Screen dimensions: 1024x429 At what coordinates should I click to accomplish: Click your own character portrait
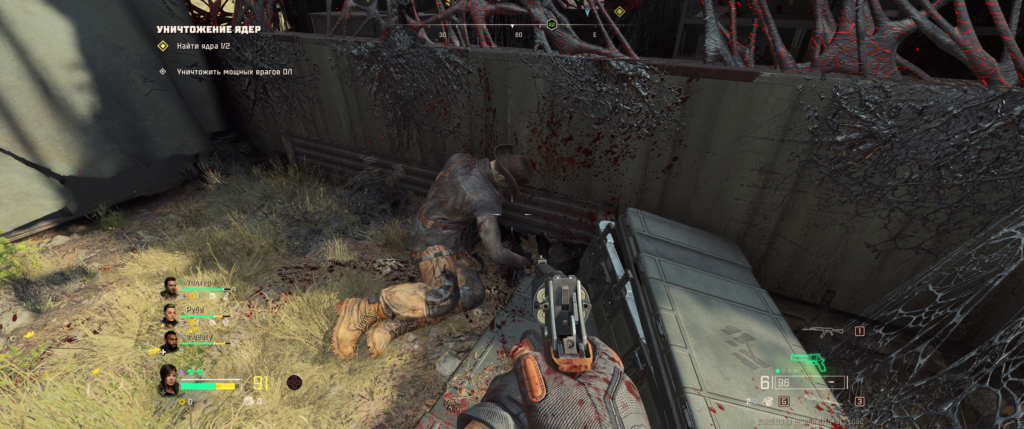point(168,380)
